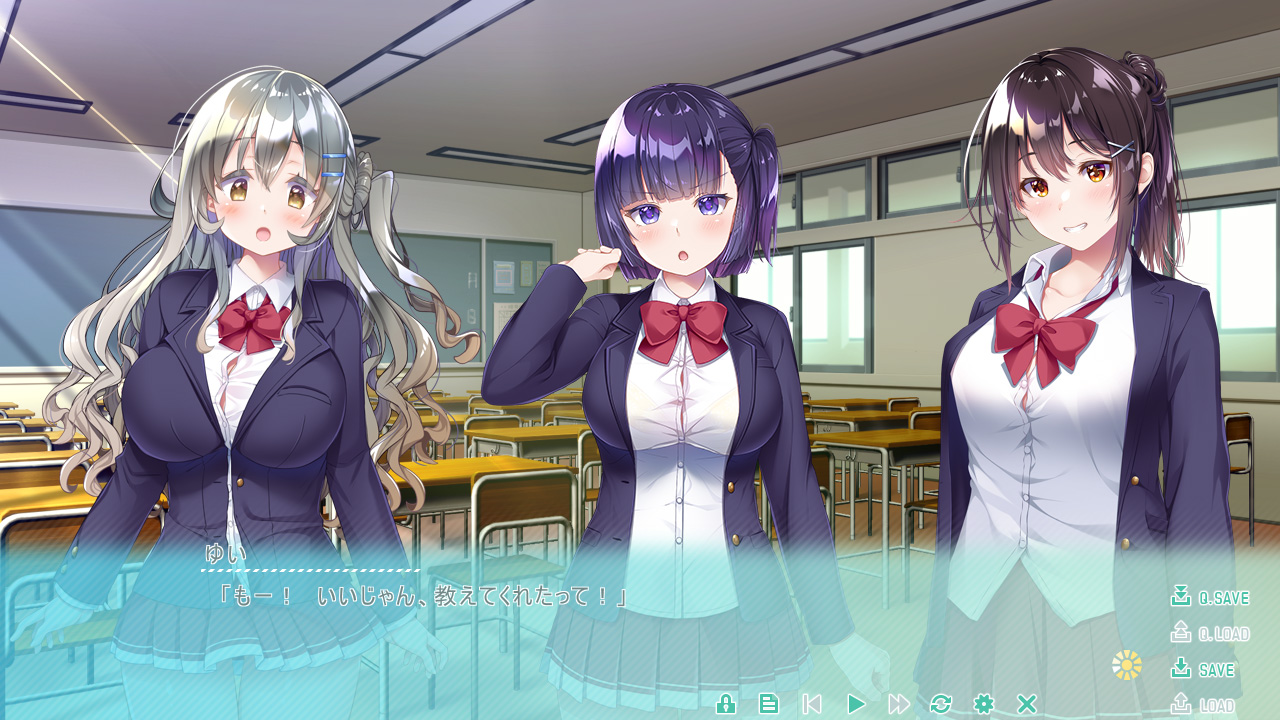Activate fast-forward skip arrows
Viewport: 1280px width, 720px height.
899,704
